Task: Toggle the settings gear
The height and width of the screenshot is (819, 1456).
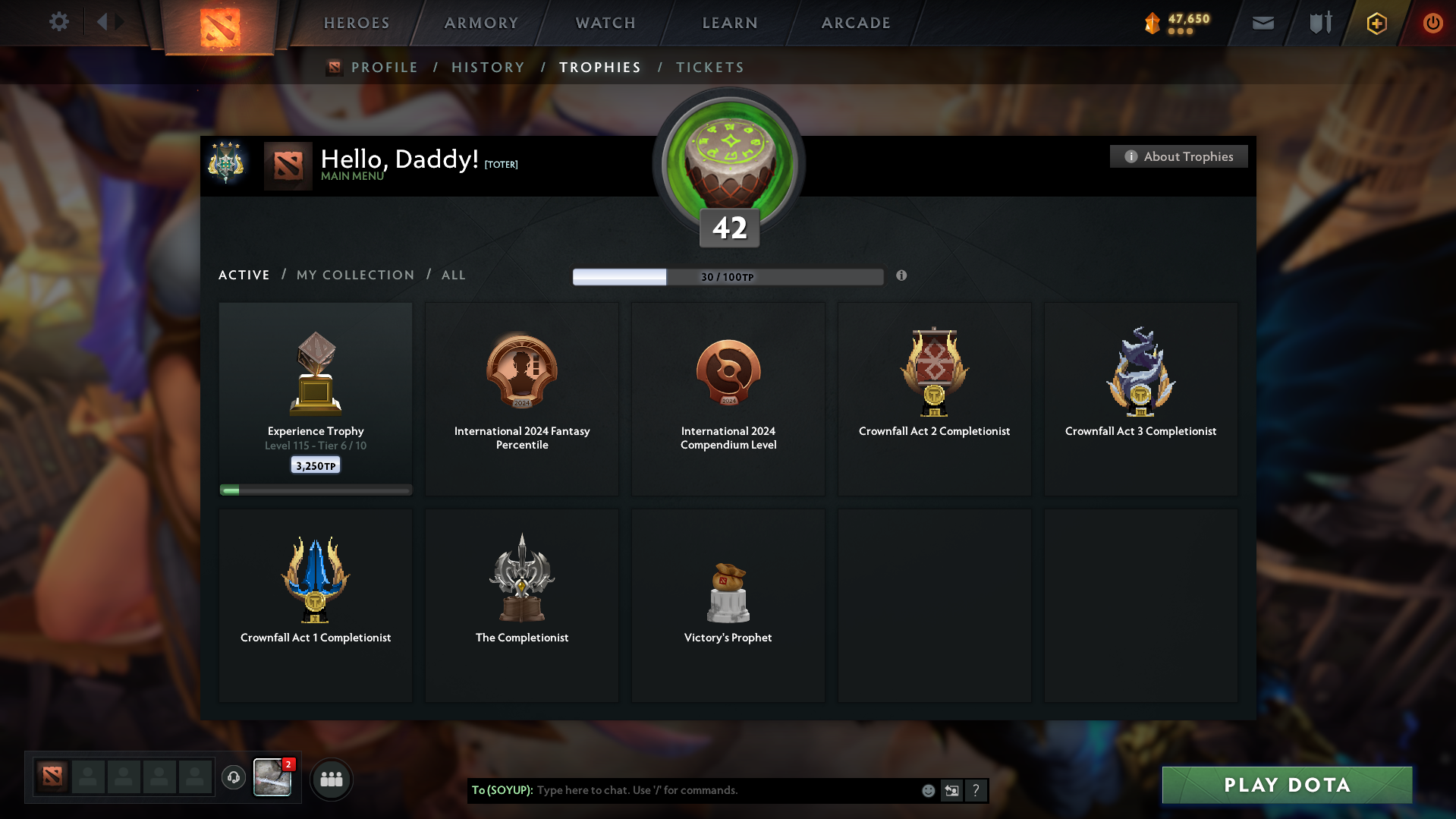Action: (58, 22)
